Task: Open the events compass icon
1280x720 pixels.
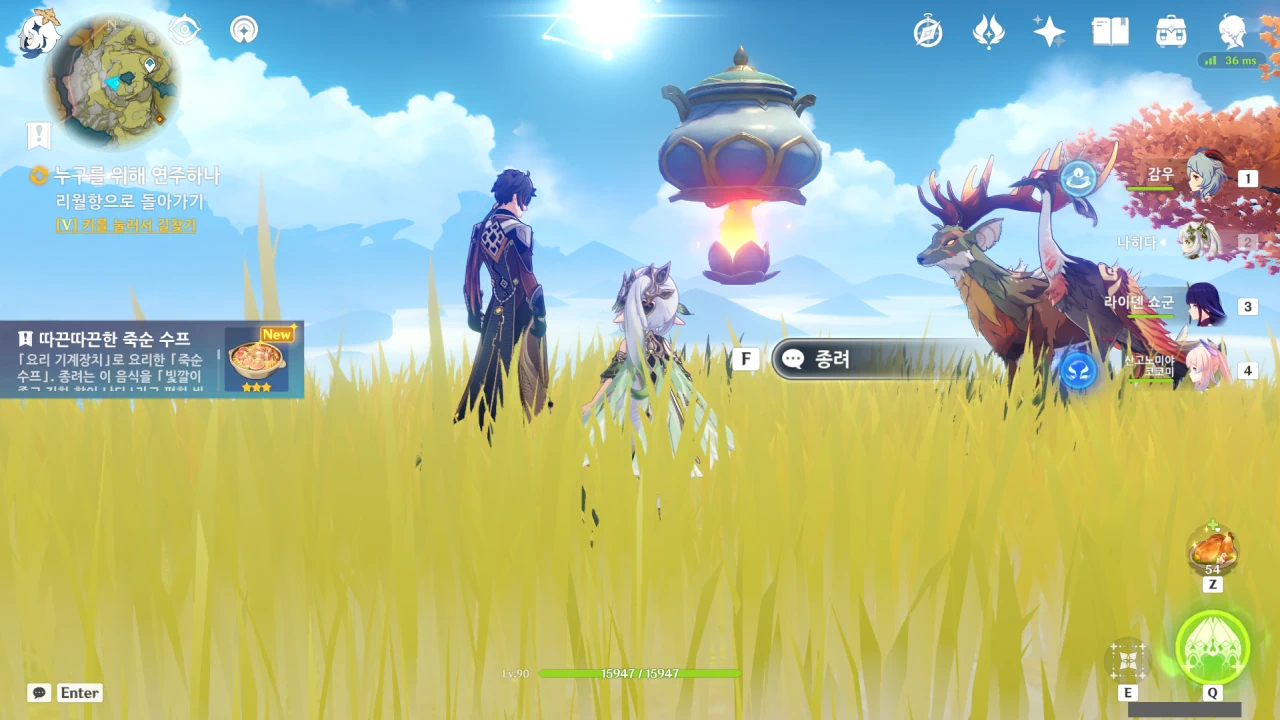Action: (928, 32)
